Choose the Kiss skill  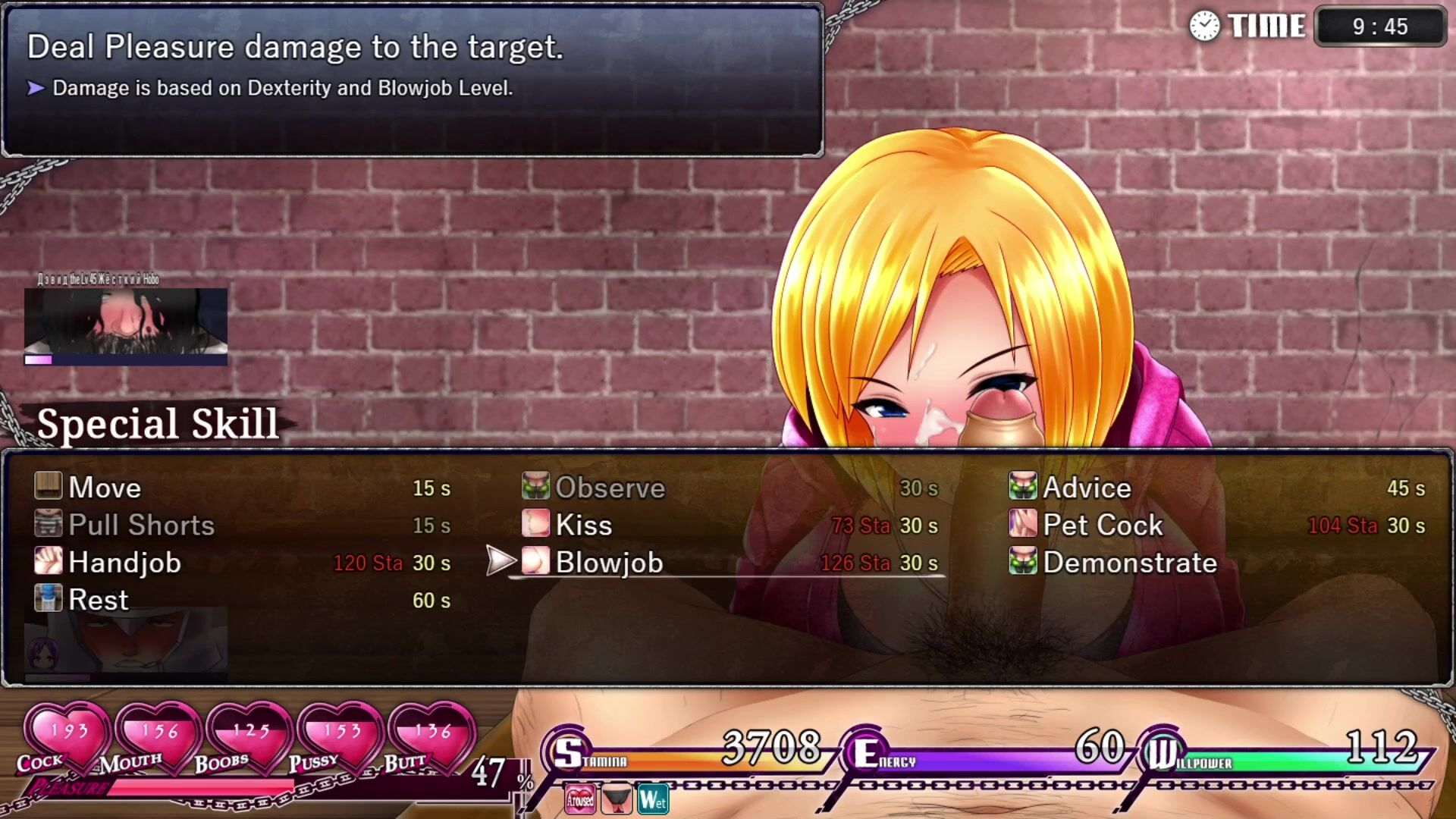[x=583, y=526]
